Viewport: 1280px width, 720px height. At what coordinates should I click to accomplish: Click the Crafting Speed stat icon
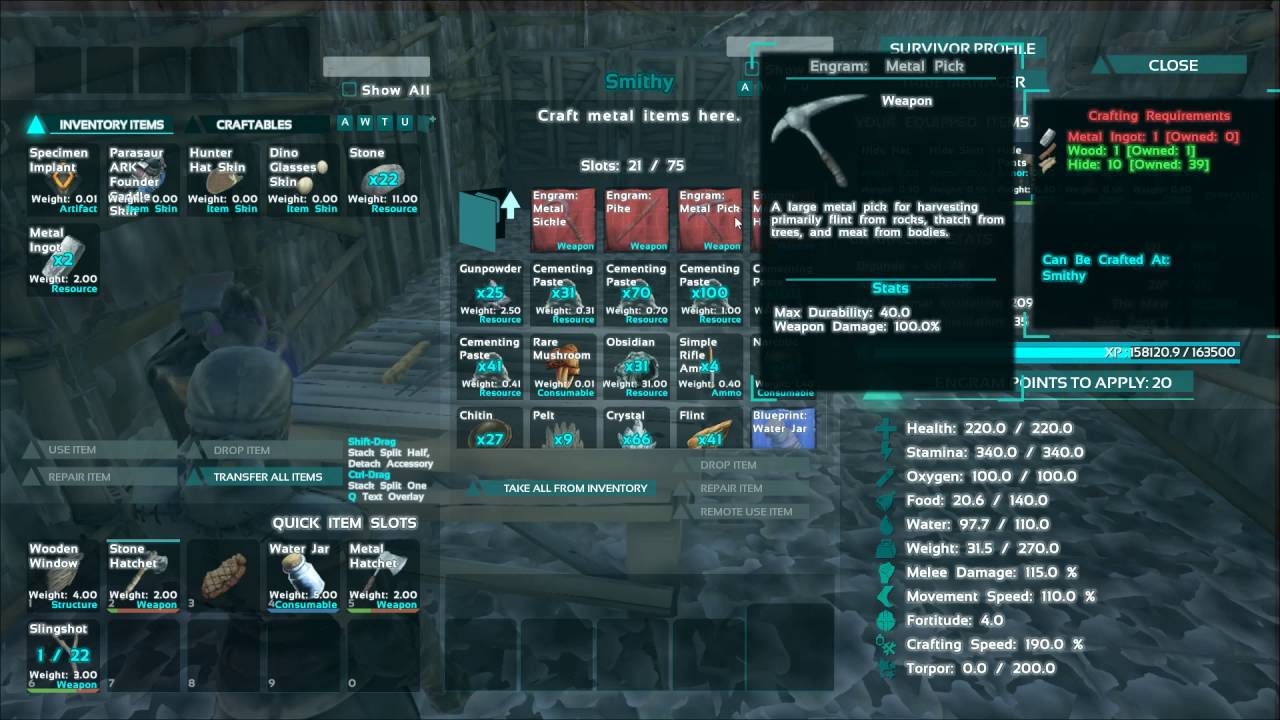pos(886,644)
